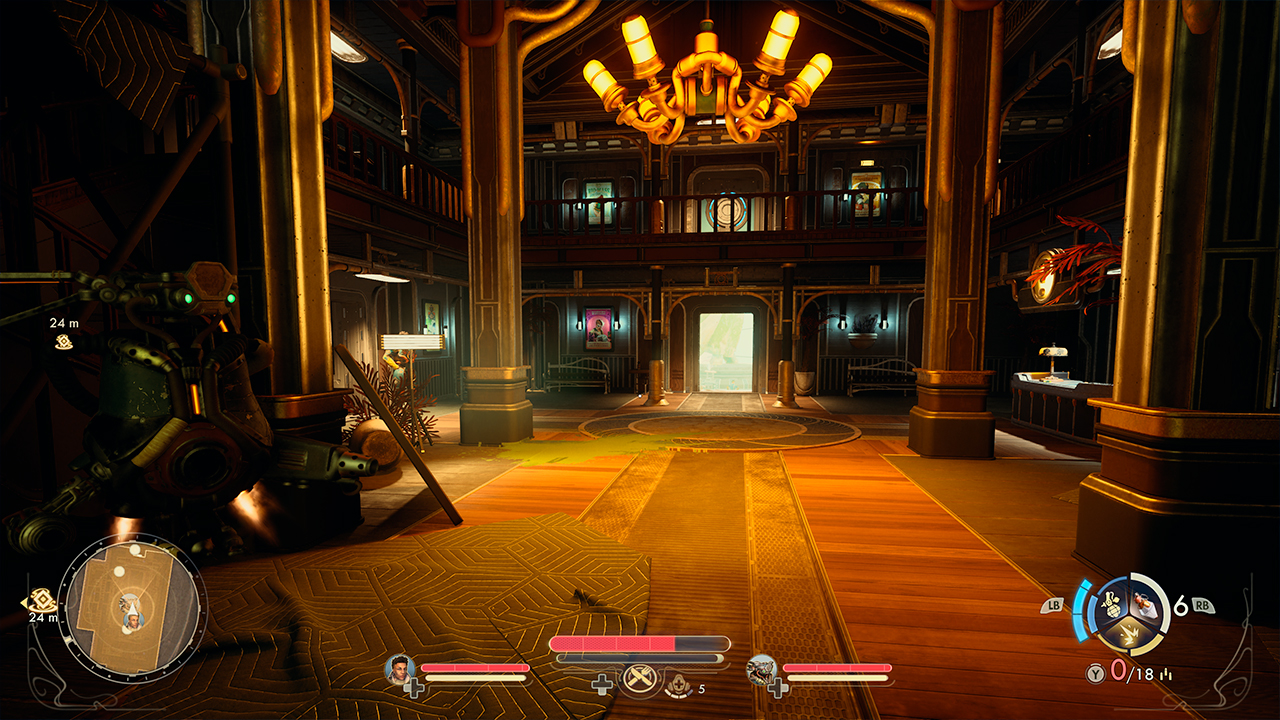Select the creature companion portrait

click(761, 668)
